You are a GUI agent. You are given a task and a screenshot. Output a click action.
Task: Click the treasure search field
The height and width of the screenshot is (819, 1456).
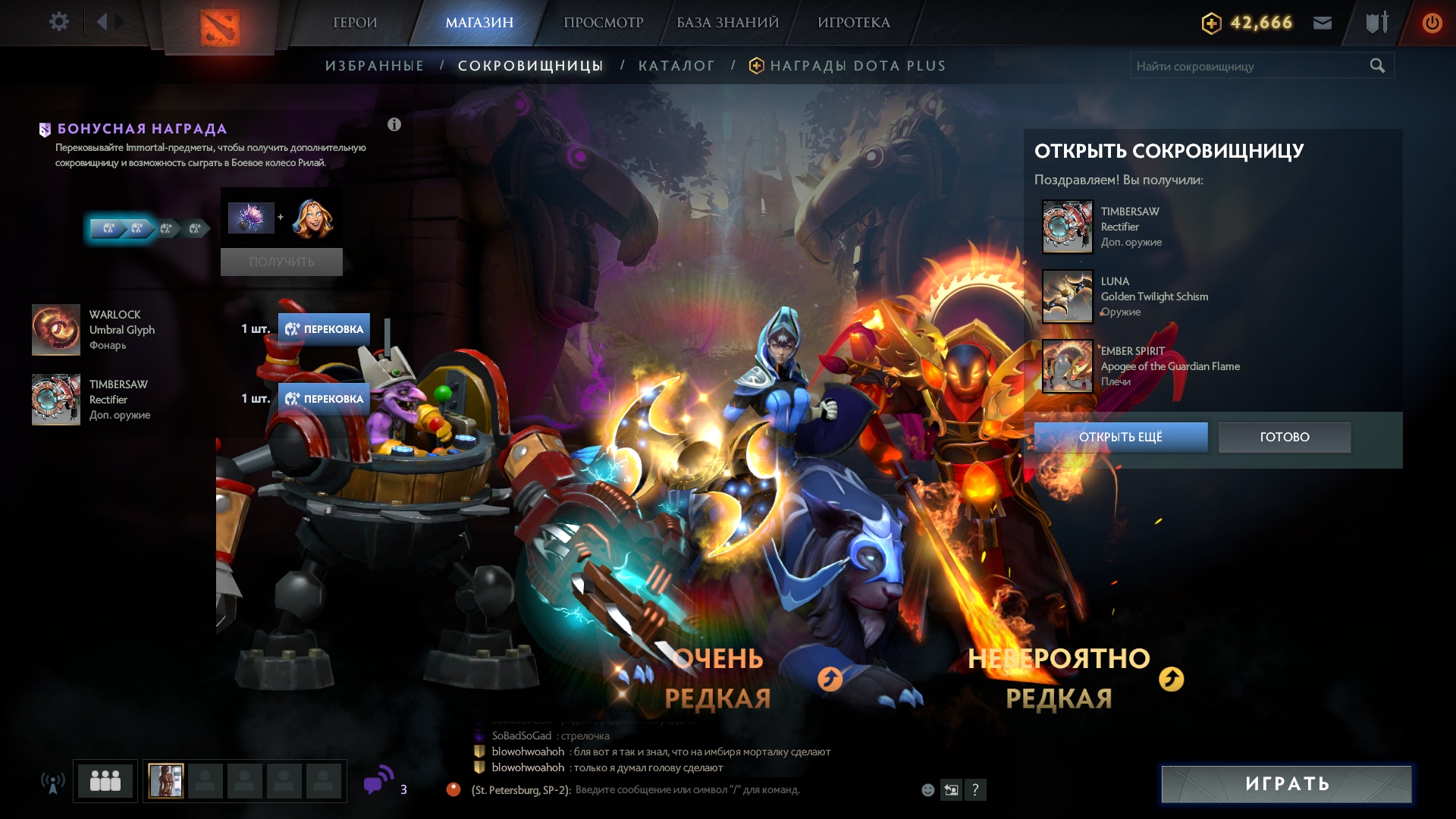pyautogui.click(x=1250, y=66)
